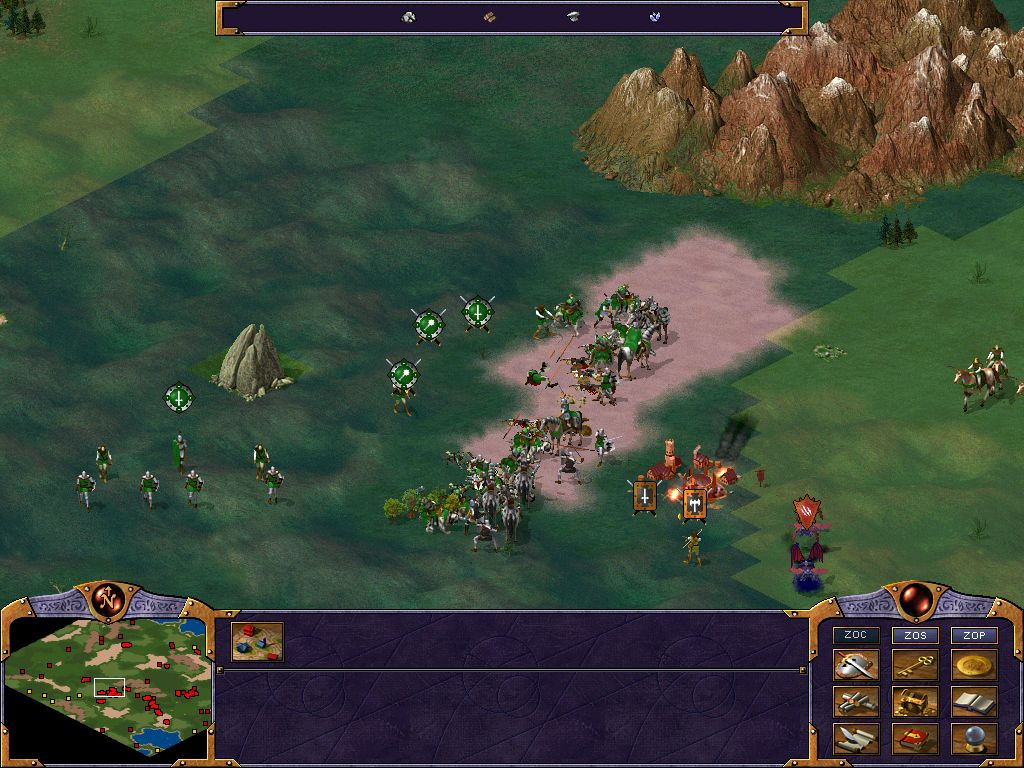Select the orange axe banner army marker

[694, 502]
